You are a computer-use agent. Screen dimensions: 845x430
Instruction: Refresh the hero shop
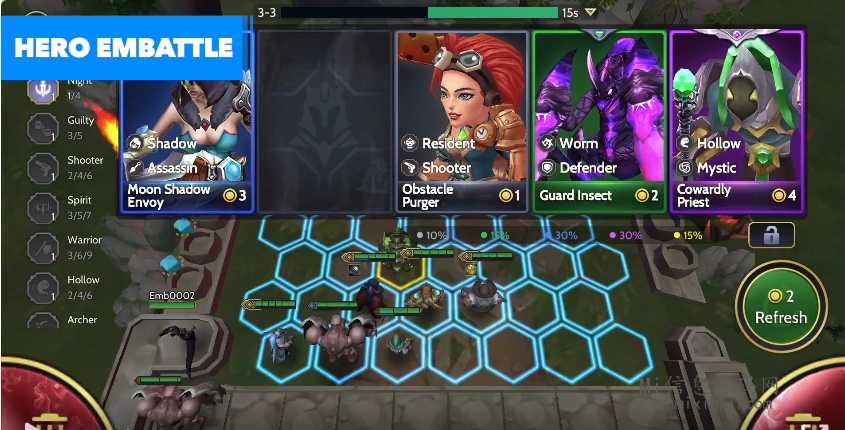780,308
